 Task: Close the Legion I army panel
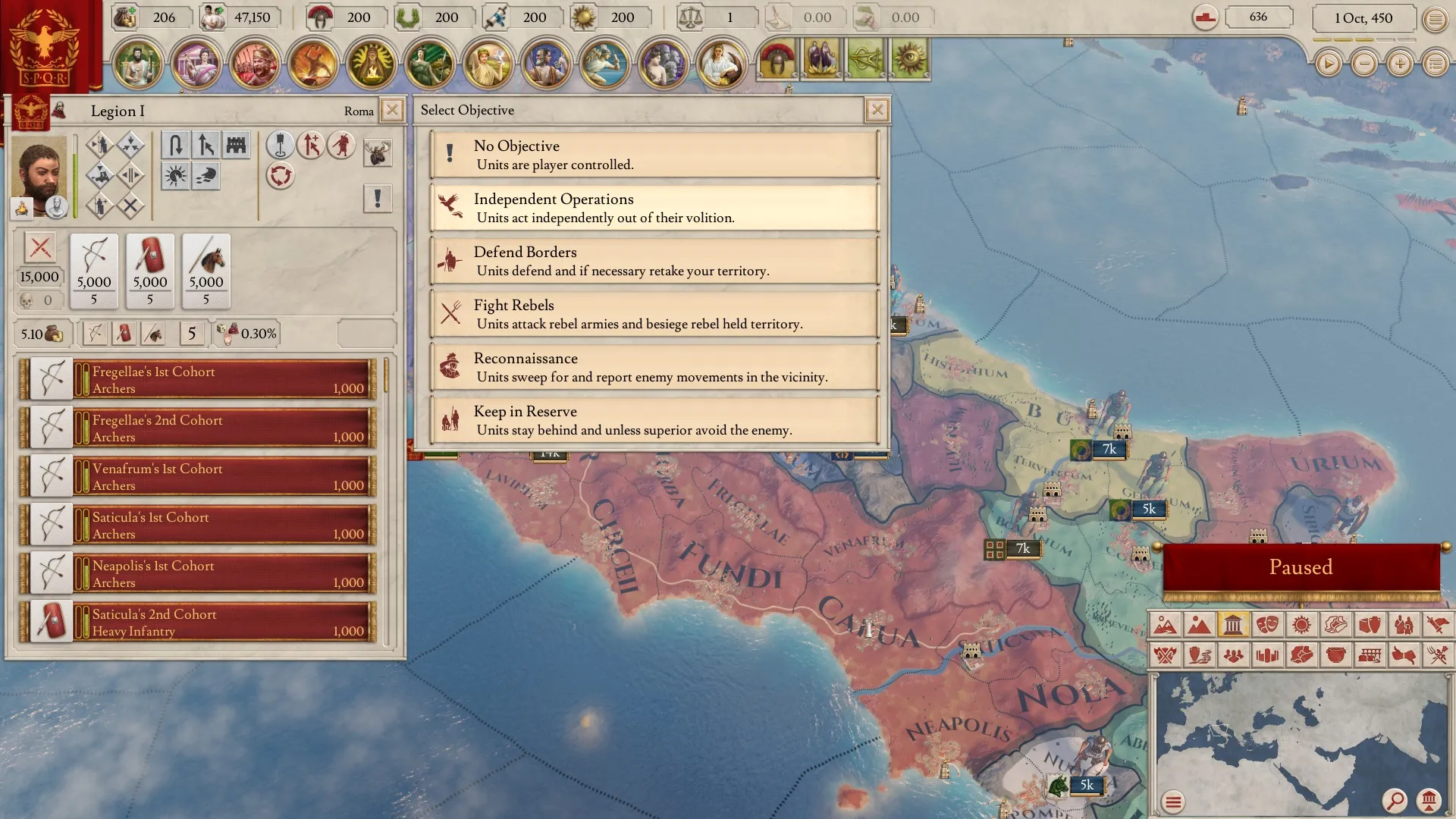392,110
